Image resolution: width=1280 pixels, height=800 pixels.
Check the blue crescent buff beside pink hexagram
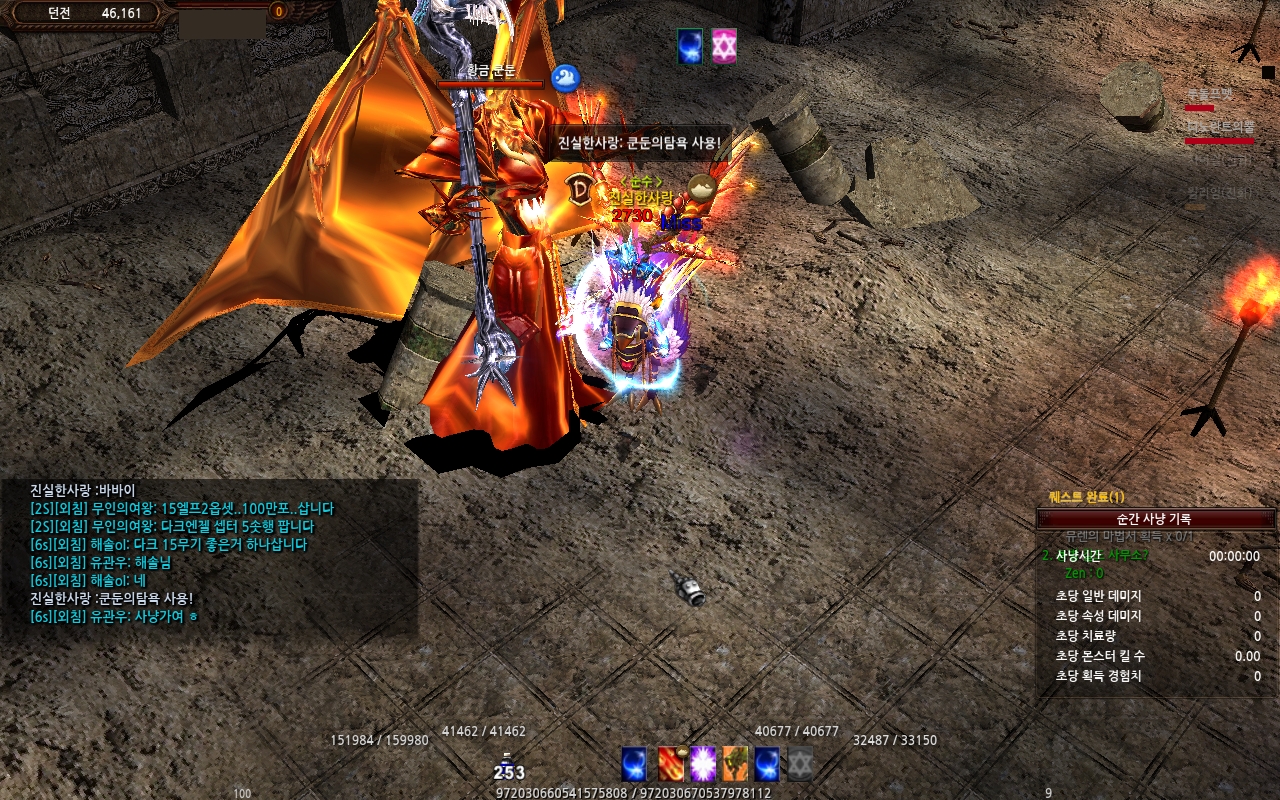690,46
